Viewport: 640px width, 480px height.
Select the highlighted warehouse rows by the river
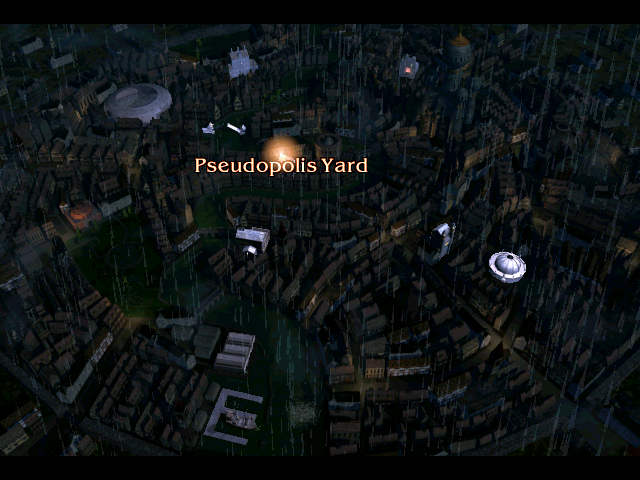(236, 352)
